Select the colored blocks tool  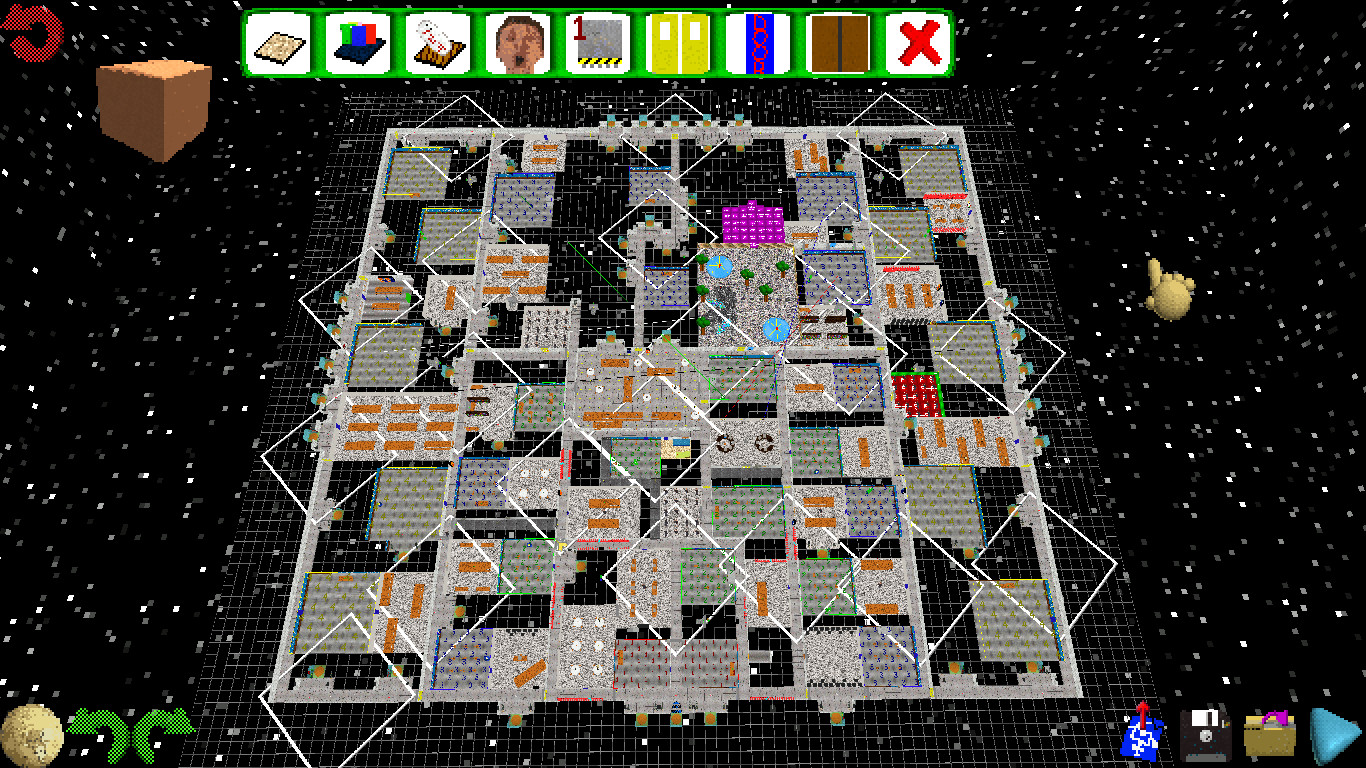coord(360,41)
